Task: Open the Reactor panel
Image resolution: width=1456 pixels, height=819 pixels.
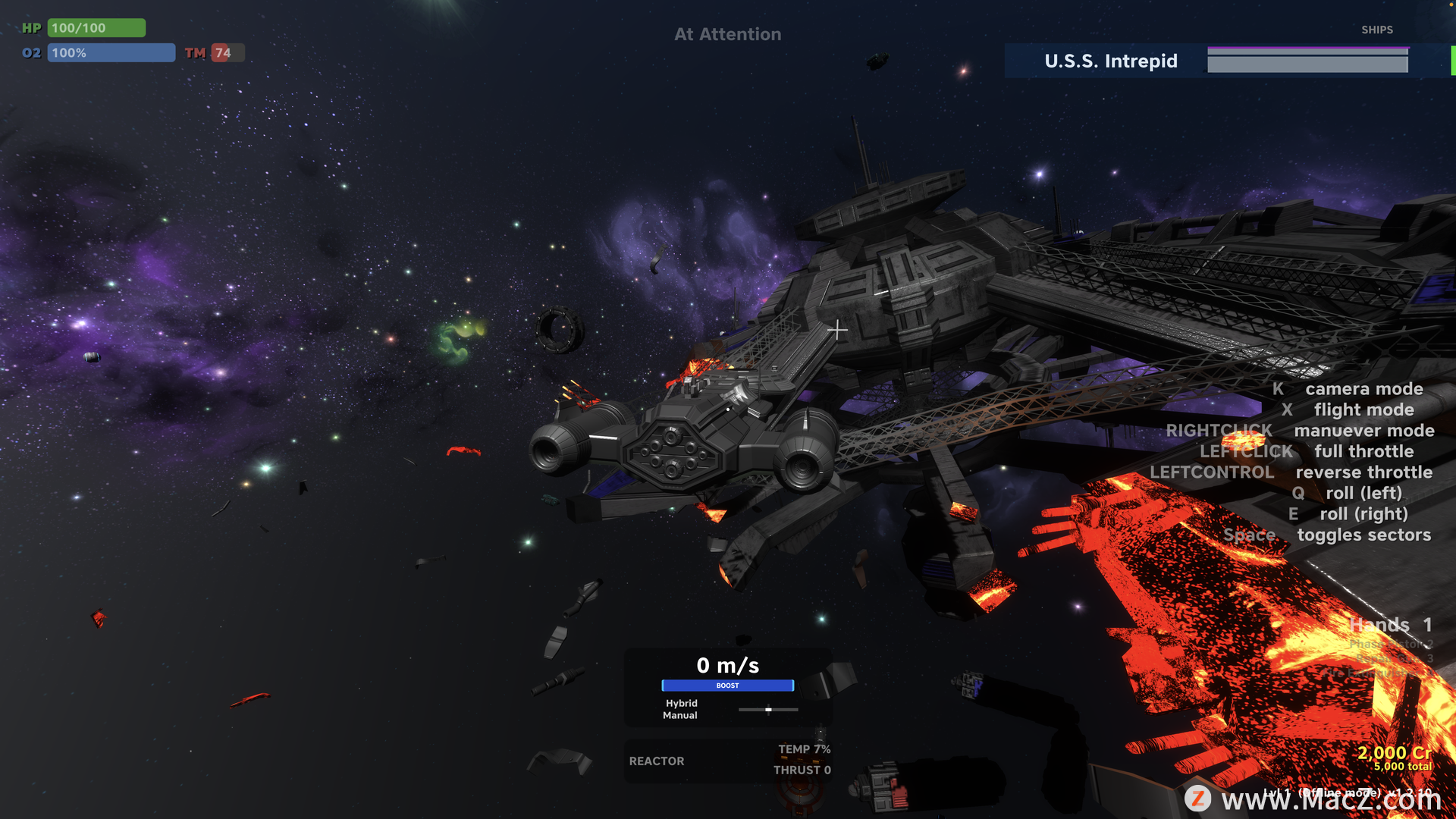Action: [657, 761]
